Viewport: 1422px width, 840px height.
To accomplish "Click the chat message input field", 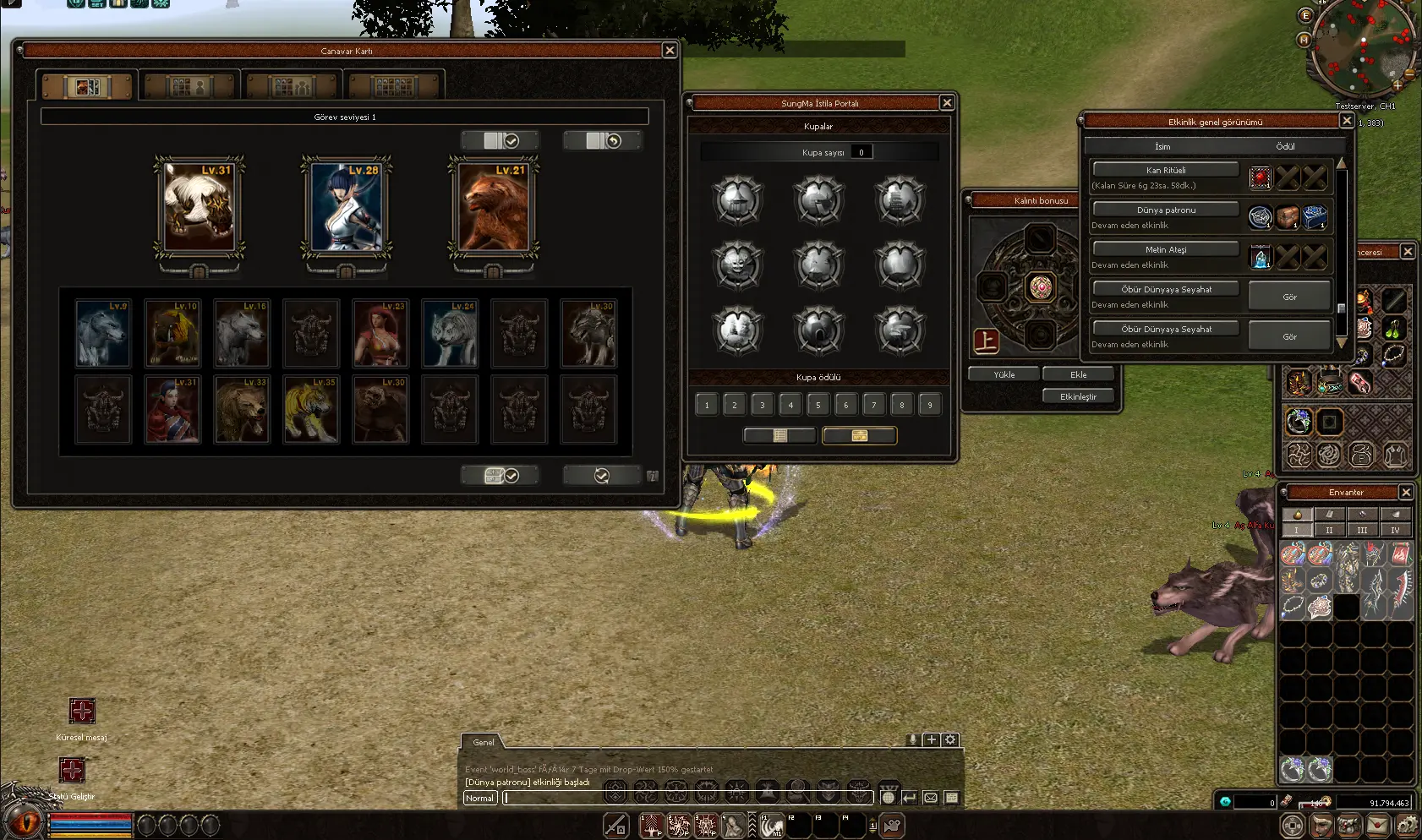I will pos(685,798).
